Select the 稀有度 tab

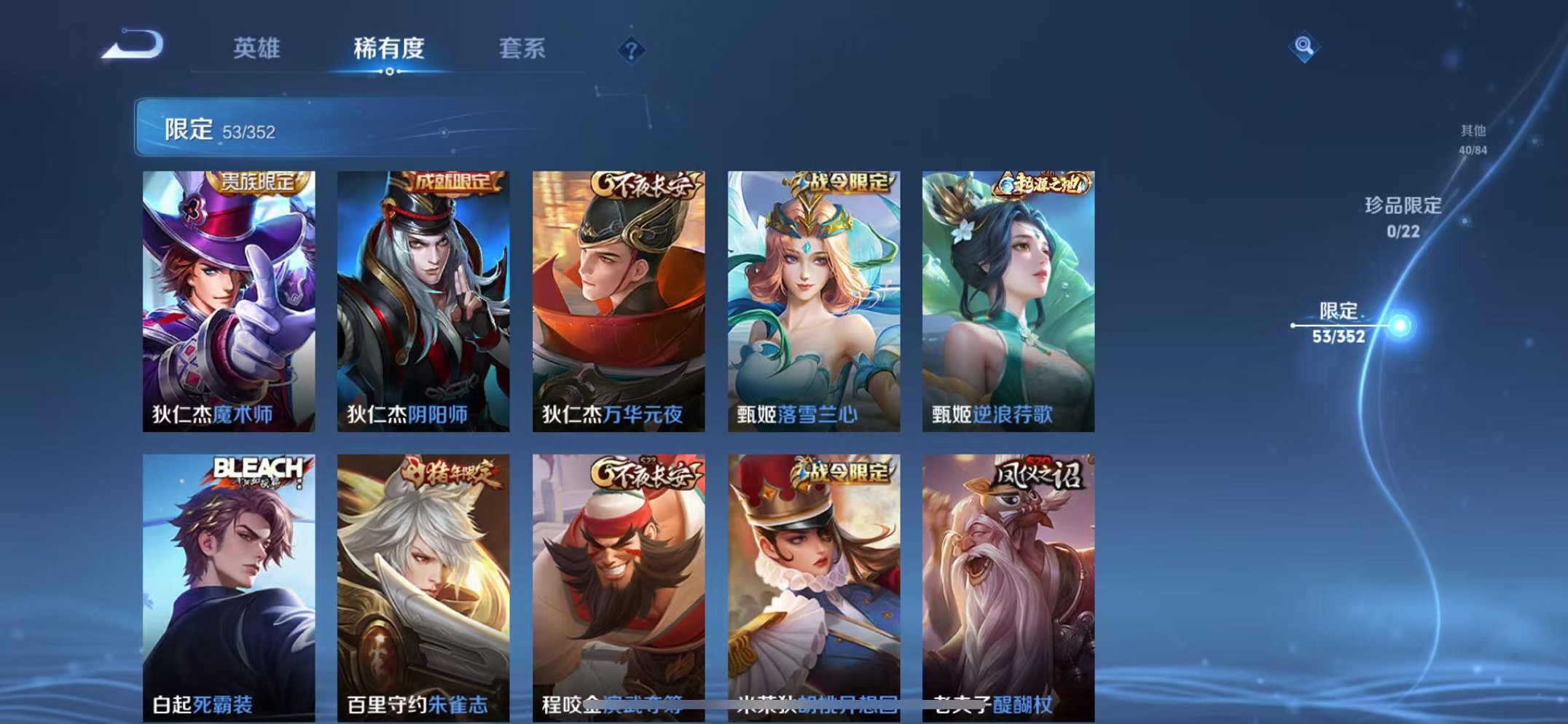pyautogui.click(x=390, y=48)
